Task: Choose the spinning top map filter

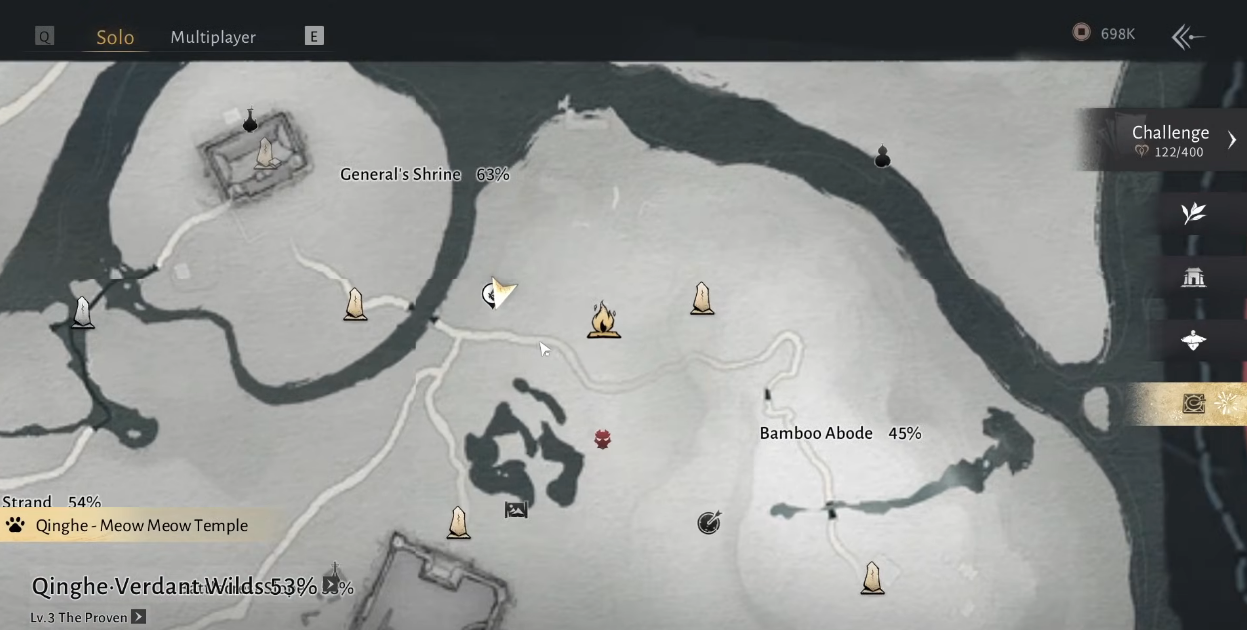Action: [x=1193, y=341]
